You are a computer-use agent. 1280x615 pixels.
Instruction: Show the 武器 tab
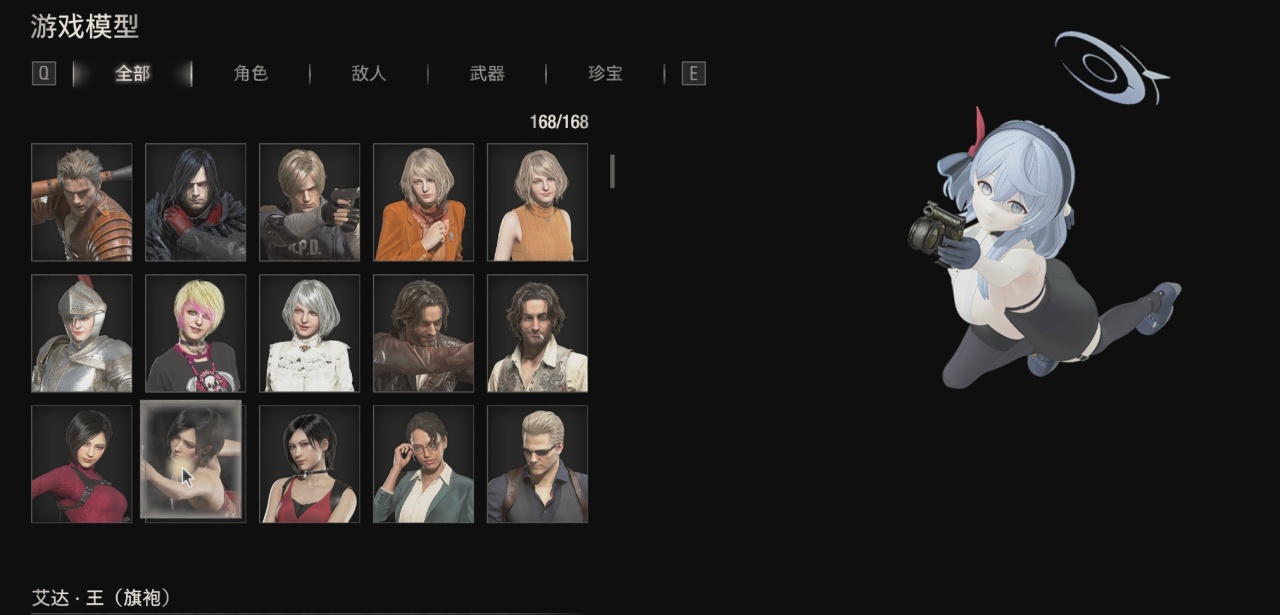[x=487, y=73]
